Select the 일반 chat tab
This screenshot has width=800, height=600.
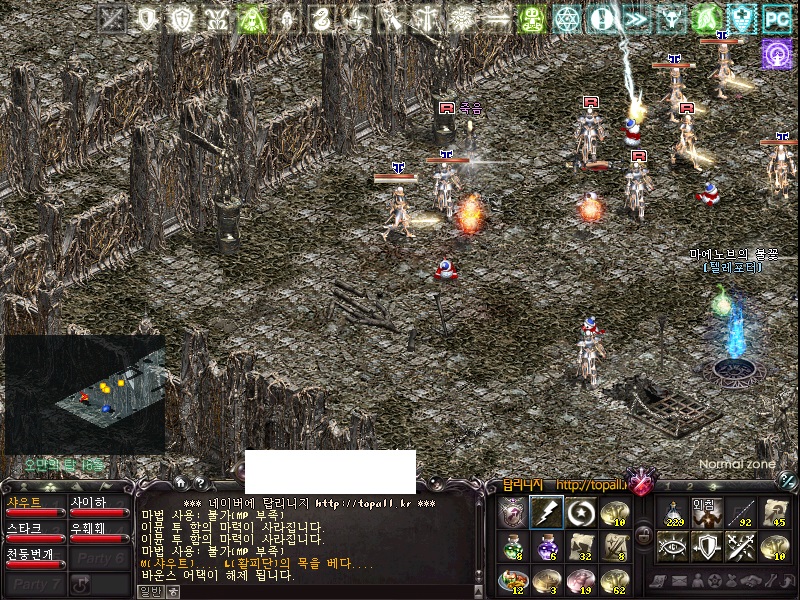[x=149, y=591]
